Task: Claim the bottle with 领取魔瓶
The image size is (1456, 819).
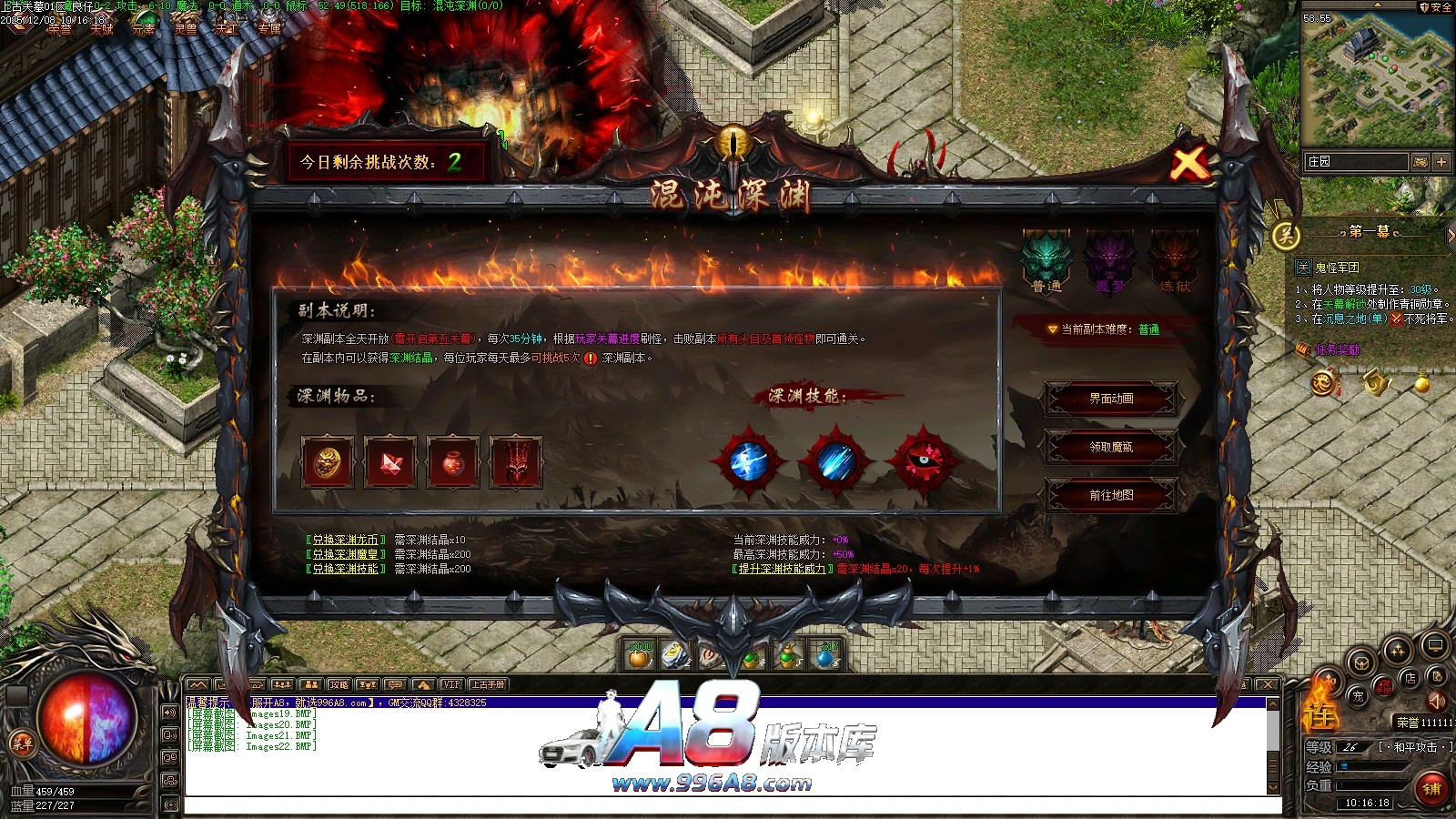Action: (x=1111, y=447)
